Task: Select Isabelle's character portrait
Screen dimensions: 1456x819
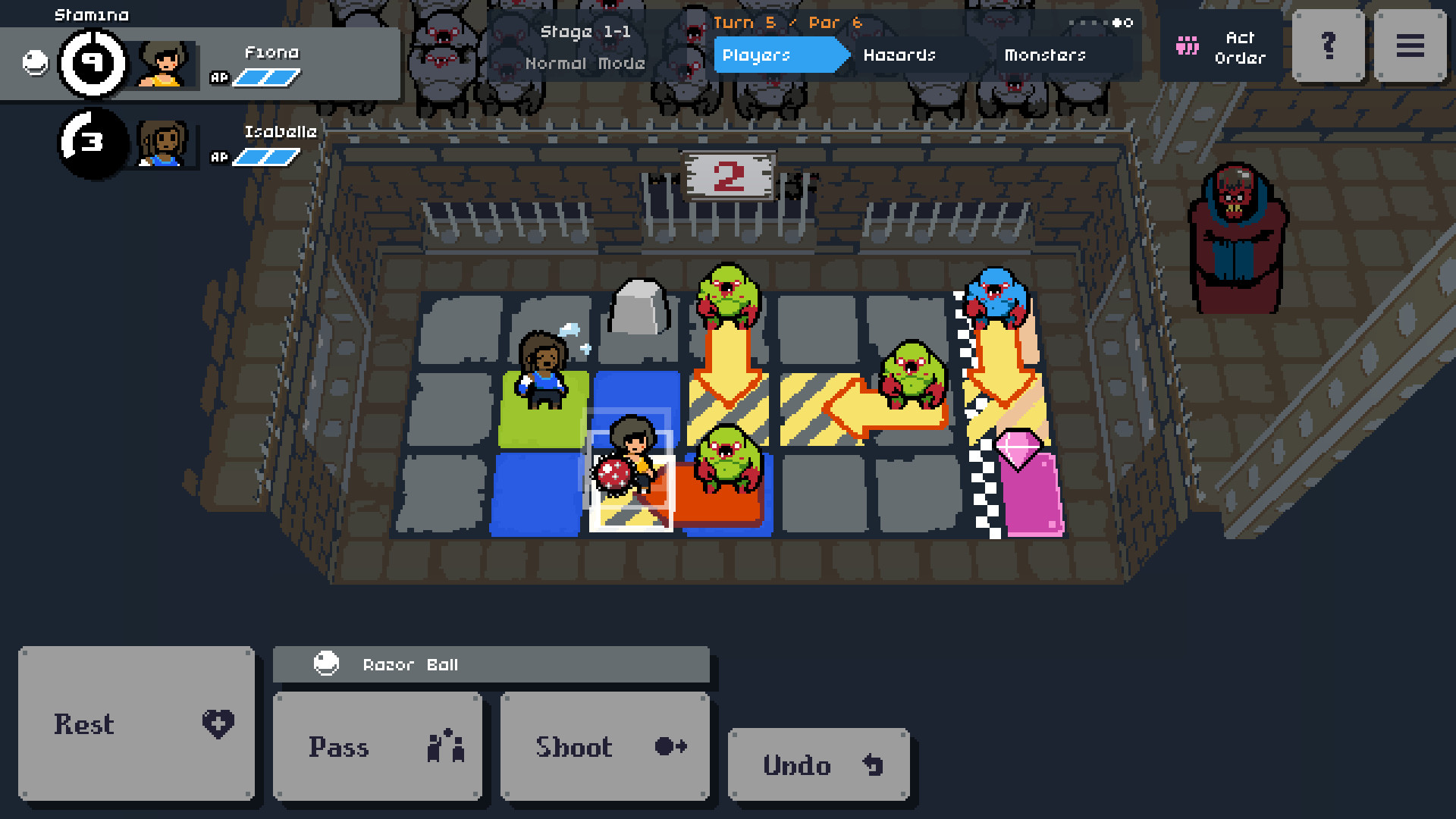Action: tap(161, 144)
